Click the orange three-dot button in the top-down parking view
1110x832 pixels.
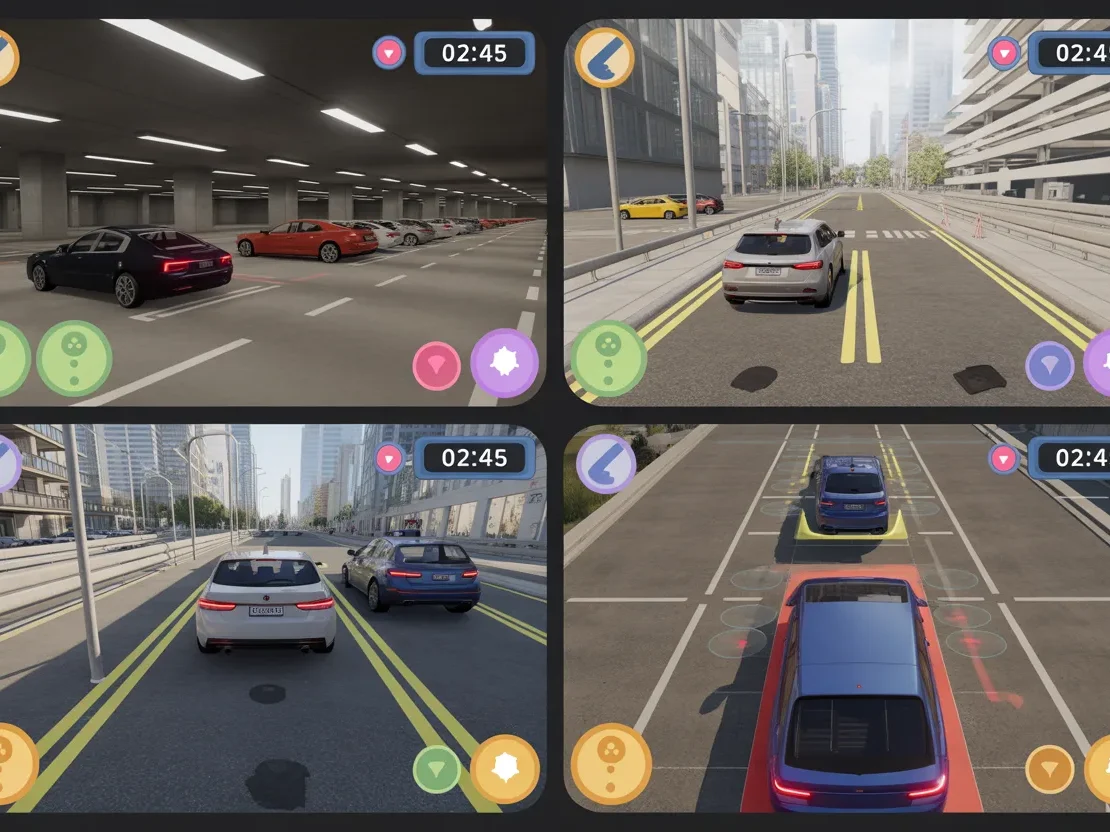[611, 764]
